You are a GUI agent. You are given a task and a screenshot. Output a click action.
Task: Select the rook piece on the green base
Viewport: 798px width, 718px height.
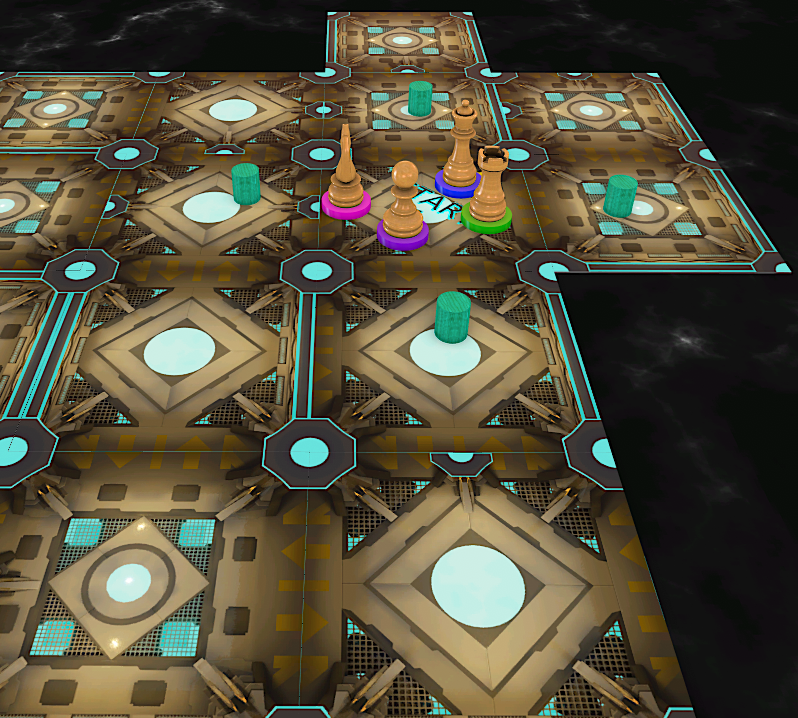[489, 187]
